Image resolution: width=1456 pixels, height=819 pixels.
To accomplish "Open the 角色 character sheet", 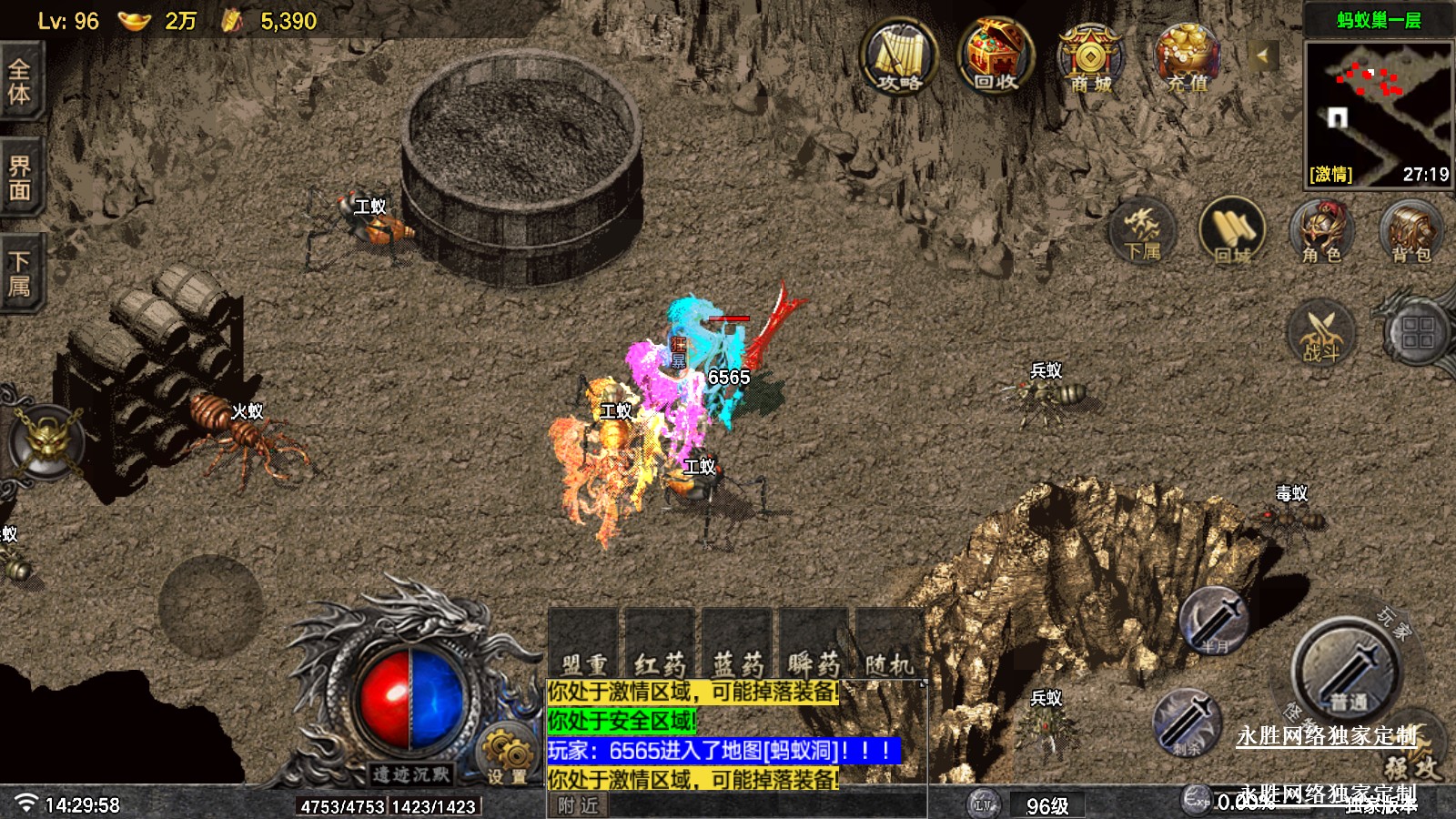I will (x=1321, y=230).
